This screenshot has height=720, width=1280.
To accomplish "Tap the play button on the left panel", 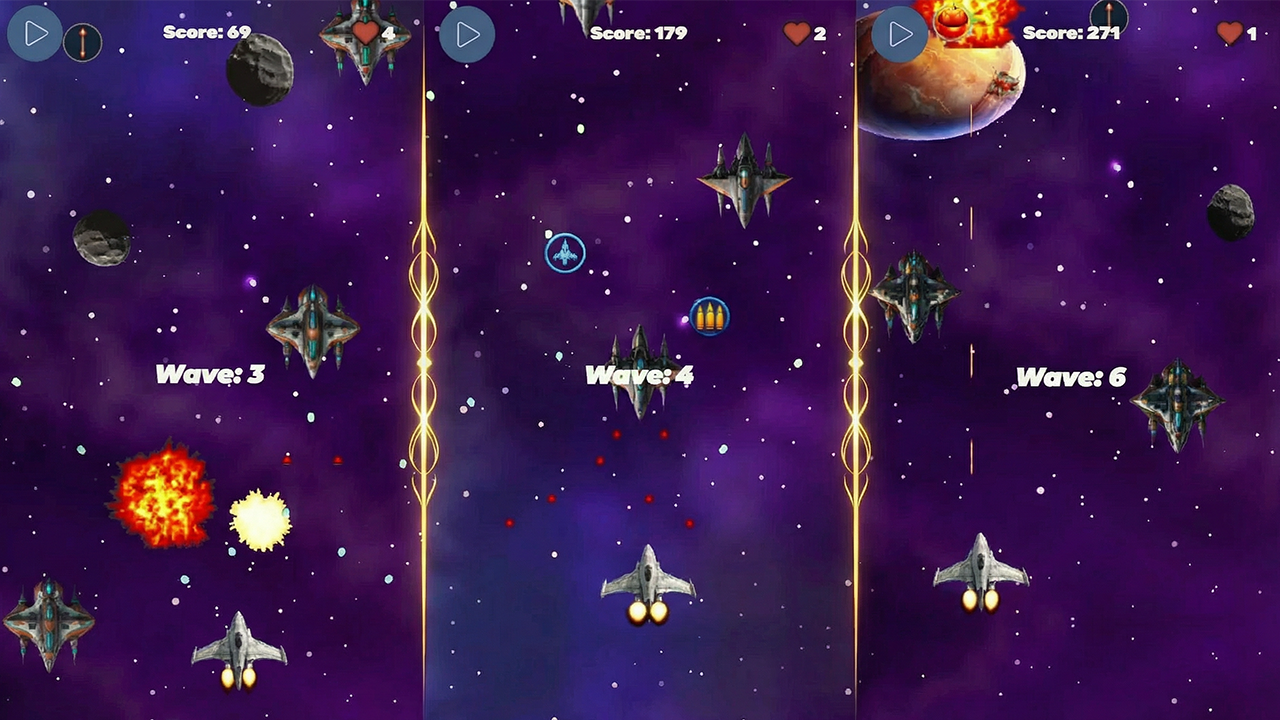I will tap(35, 33).
